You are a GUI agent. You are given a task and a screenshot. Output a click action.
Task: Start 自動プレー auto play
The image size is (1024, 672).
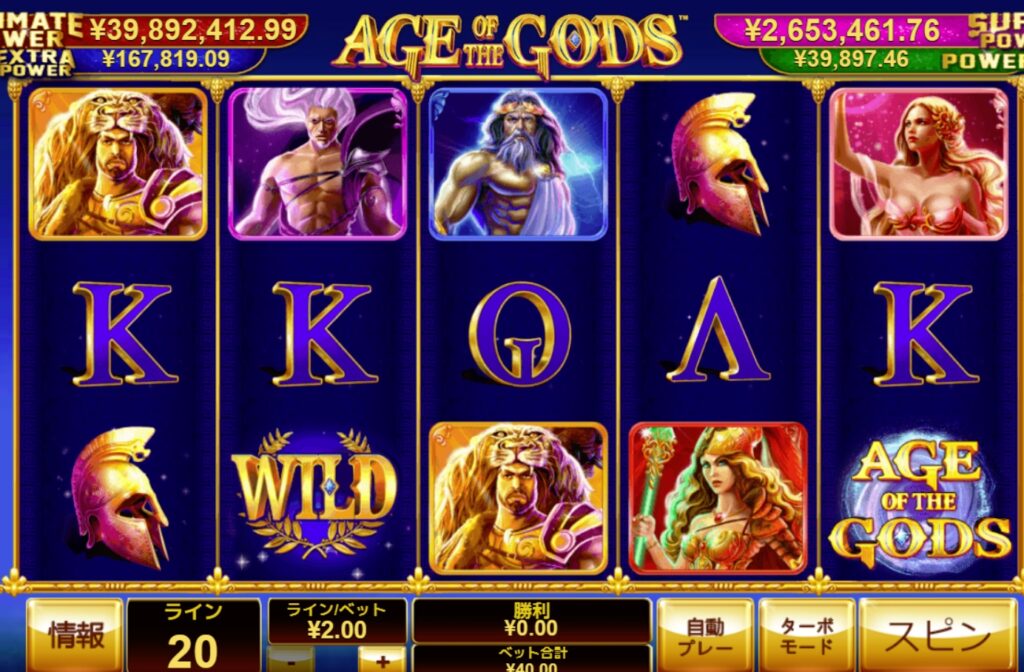[x=704, y=634]
